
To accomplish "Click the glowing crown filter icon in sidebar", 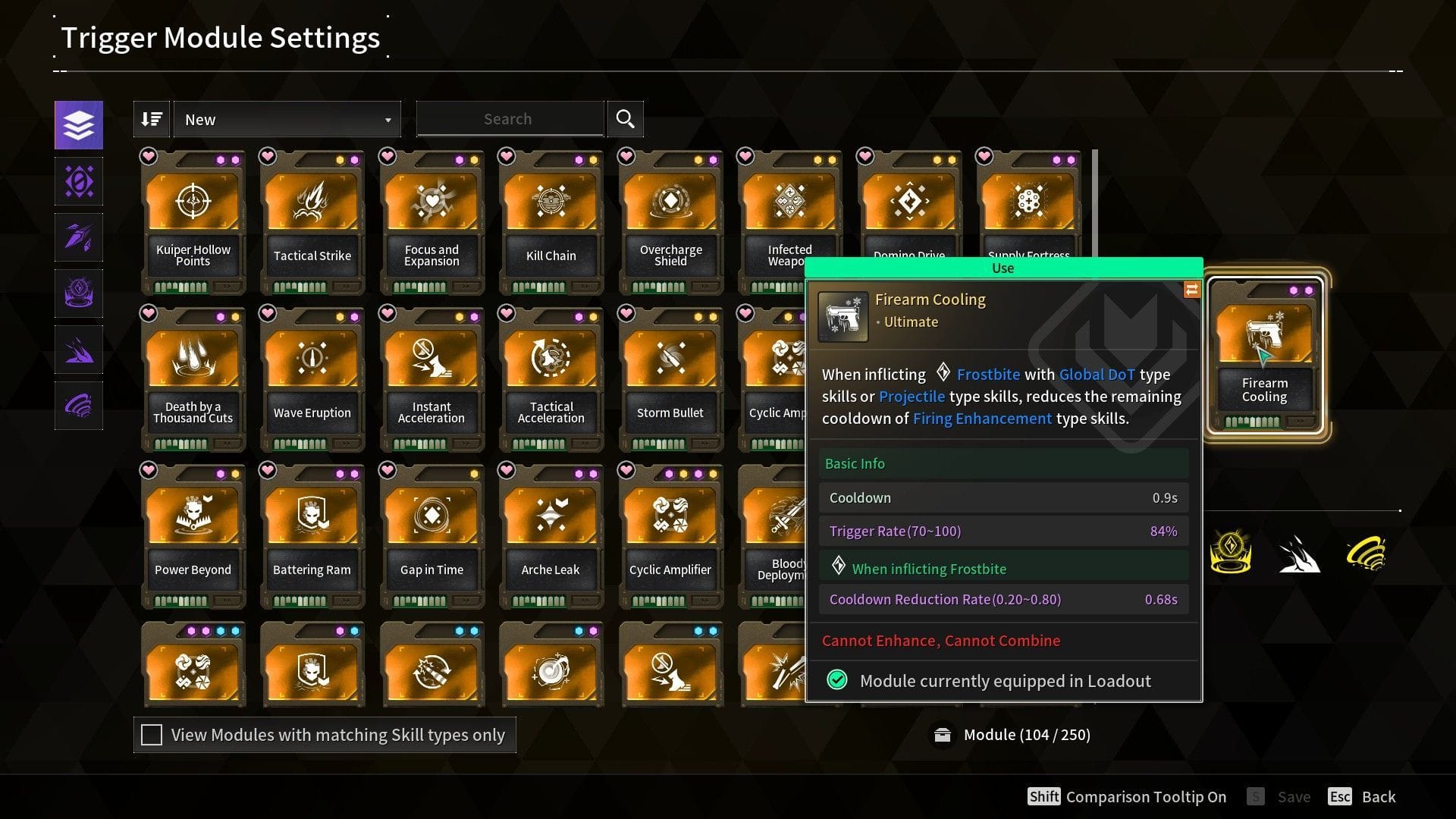I will coord(78,293).
